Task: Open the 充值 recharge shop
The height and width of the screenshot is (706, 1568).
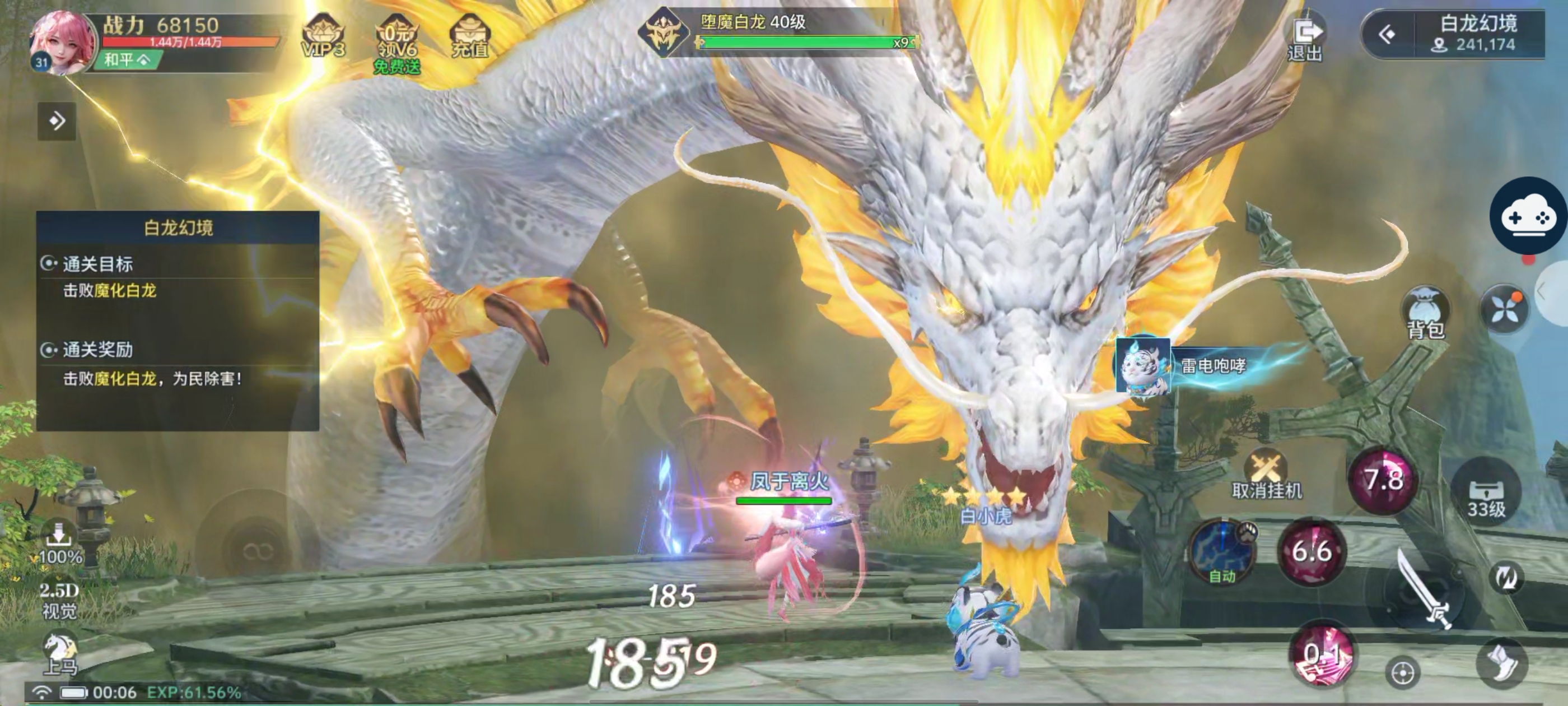Action: tap(469, 36)
